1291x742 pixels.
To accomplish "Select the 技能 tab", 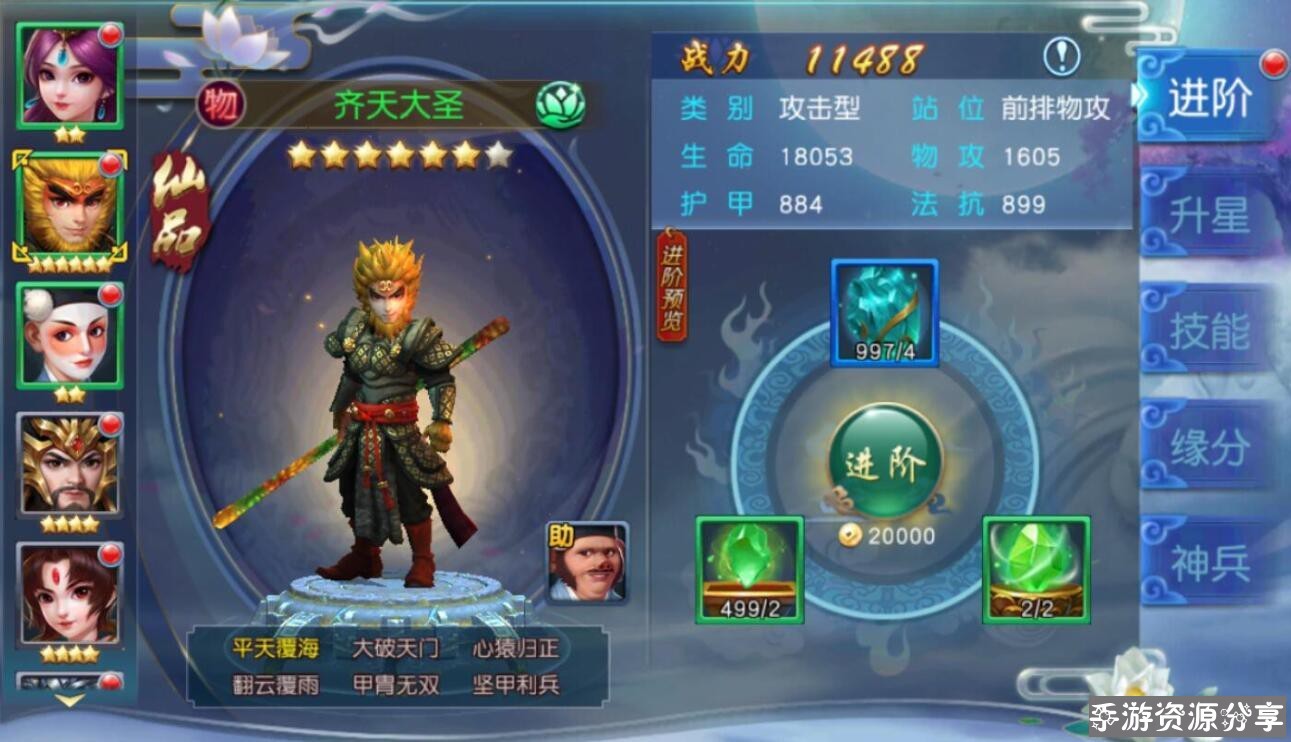I will pos(1209,331).
